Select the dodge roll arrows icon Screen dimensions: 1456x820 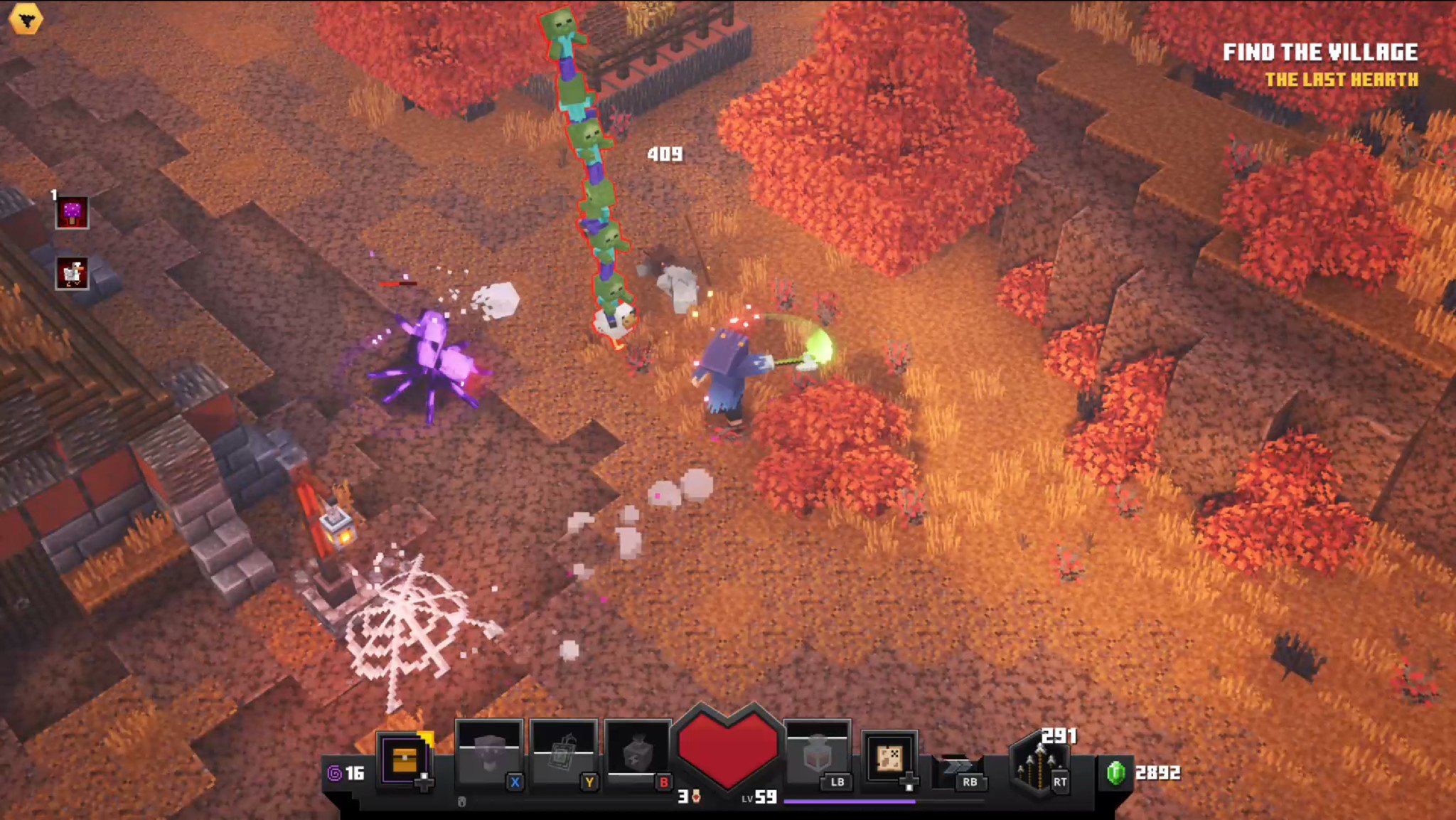pyautogui.click(x=958, y=767)
